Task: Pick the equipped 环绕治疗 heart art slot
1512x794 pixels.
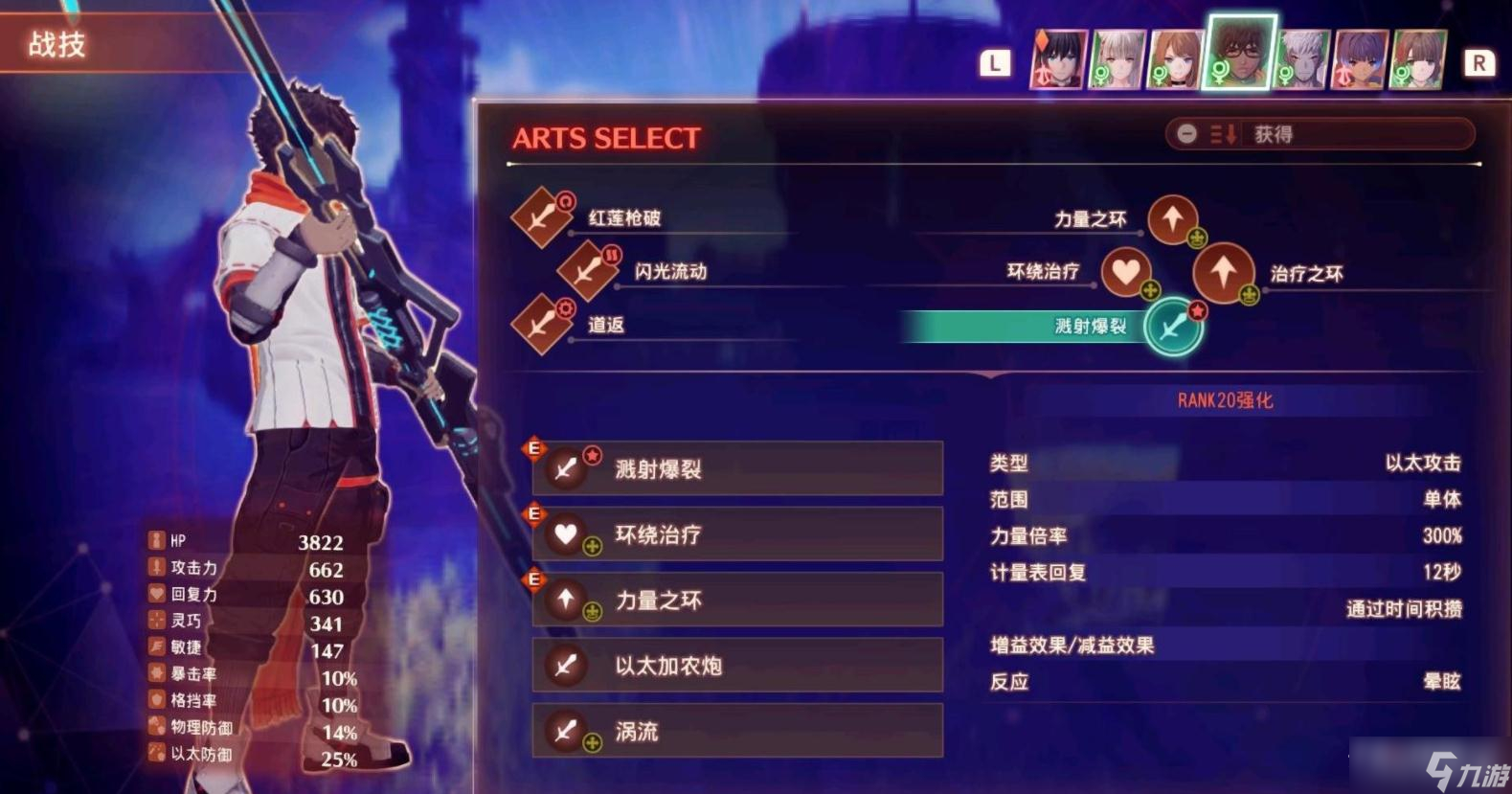Action: point(1126,272)
